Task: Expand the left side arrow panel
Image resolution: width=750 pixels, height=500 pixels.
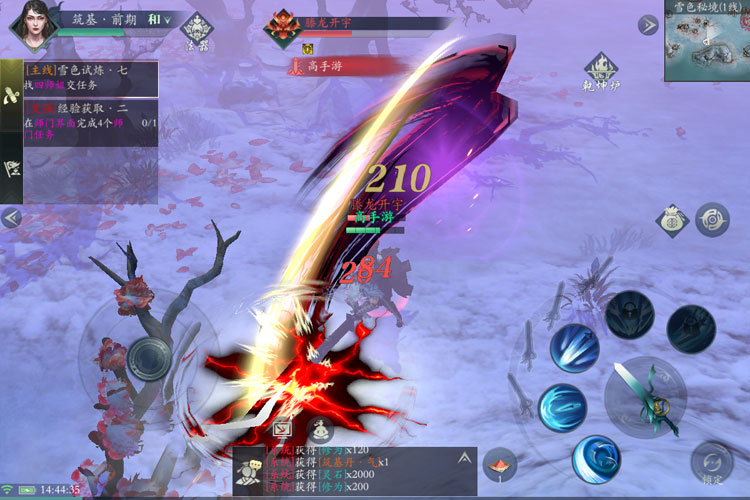Action: pyautogui.click(x=11, y=217)
